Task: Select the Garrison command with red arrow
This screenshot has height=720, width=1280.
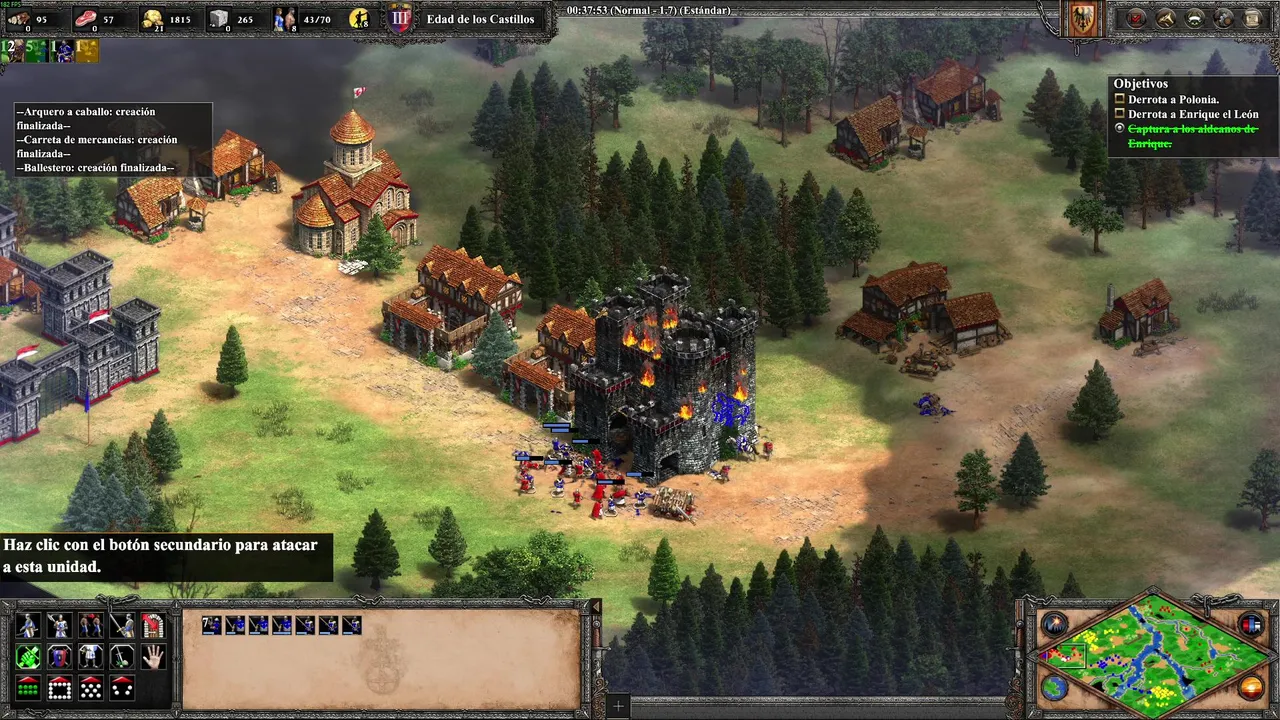Action: coord(152,626)
